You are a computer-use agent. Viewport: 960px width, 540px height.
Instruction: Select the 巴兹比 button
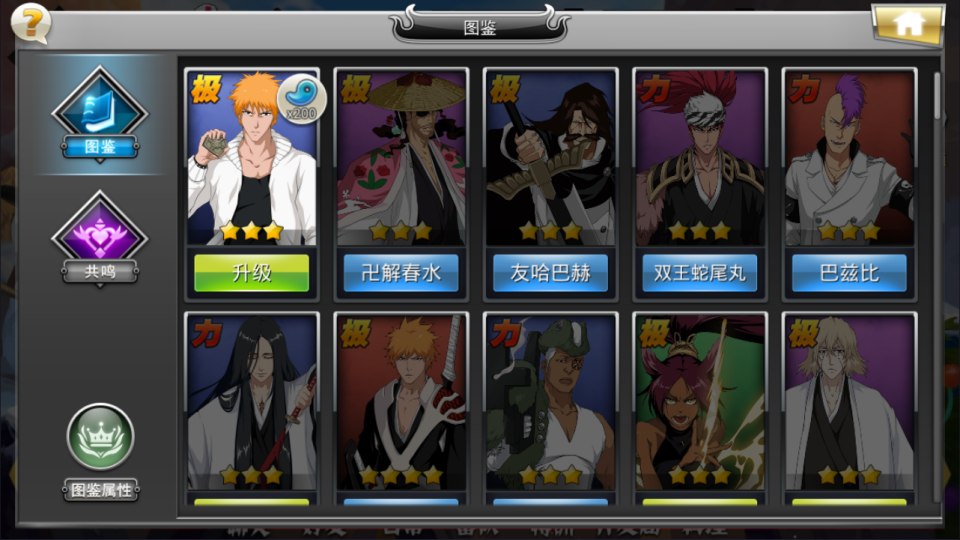849,272
